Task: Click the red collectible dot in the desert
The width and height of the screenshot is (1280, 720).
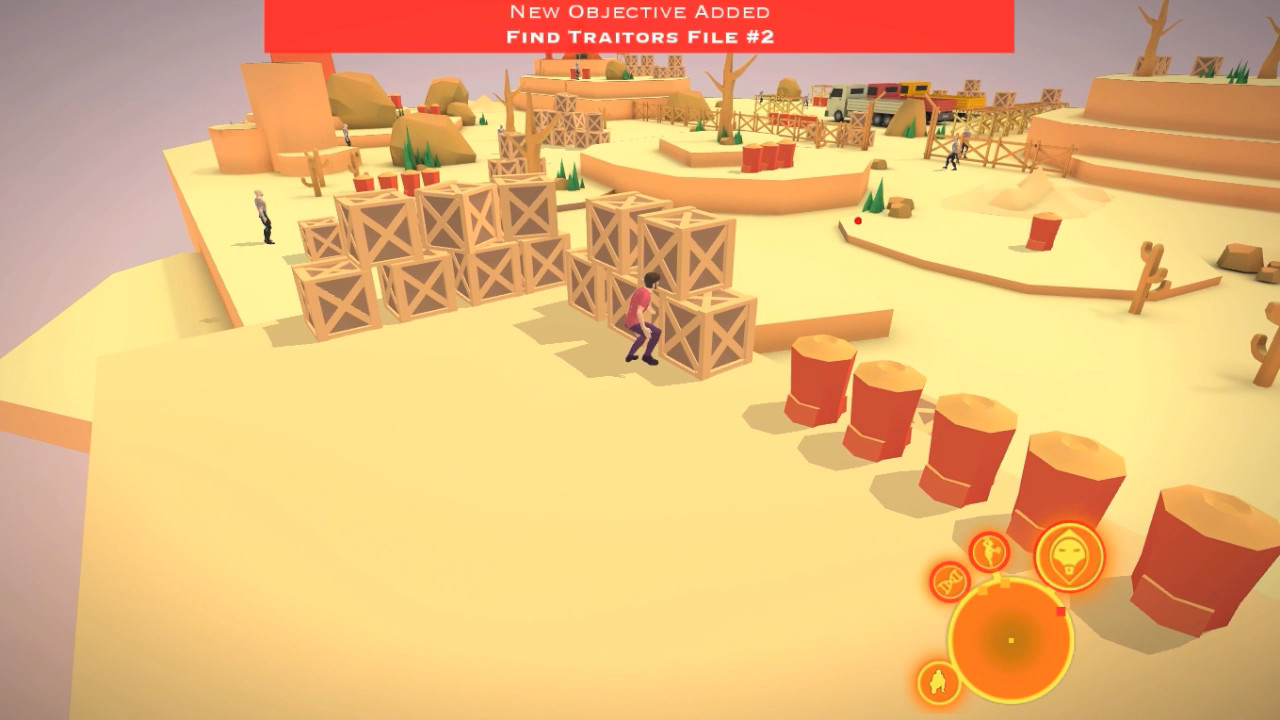Action: coord(856,222)
